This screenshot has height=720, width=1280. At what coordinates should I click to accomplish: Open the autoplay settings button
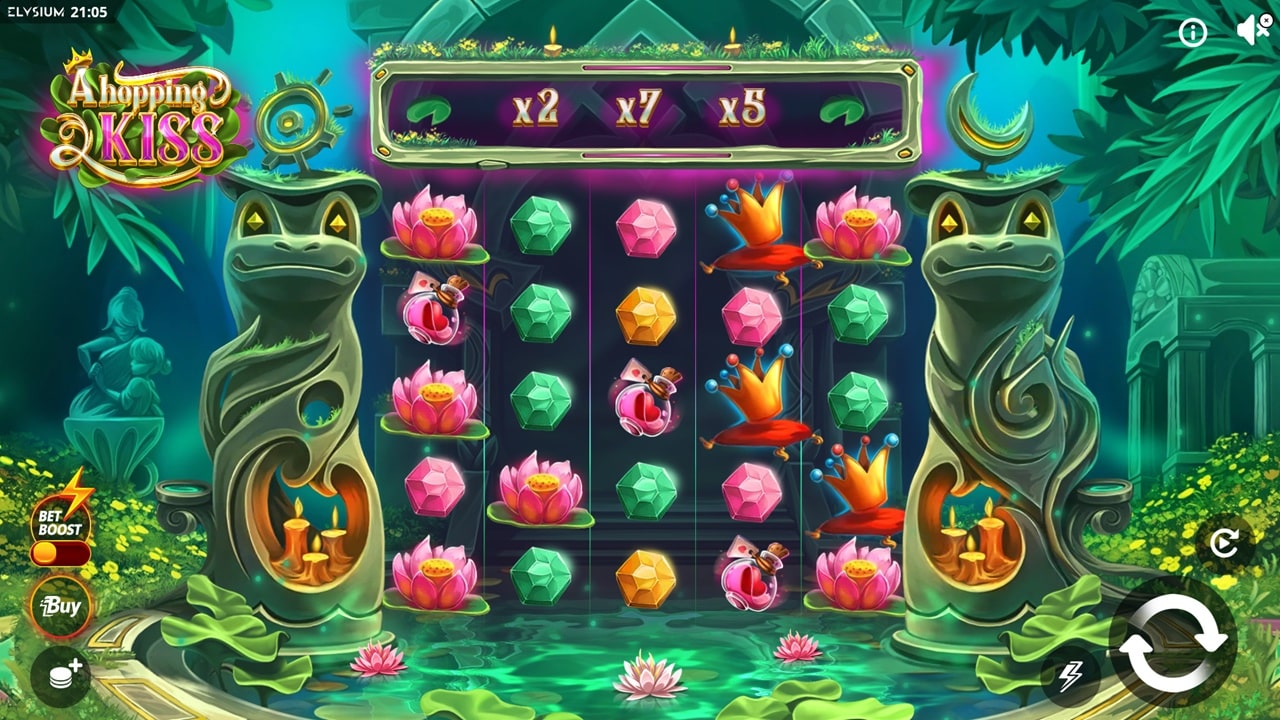1224,543
